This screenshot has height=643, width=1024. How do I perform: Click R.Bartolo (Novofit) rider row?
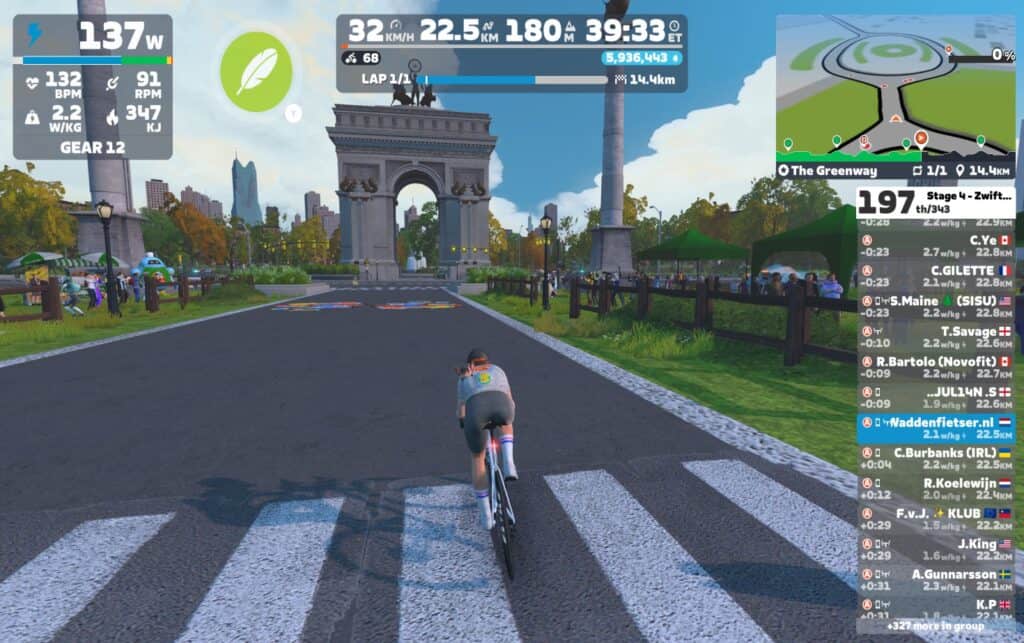click(936, 367)
